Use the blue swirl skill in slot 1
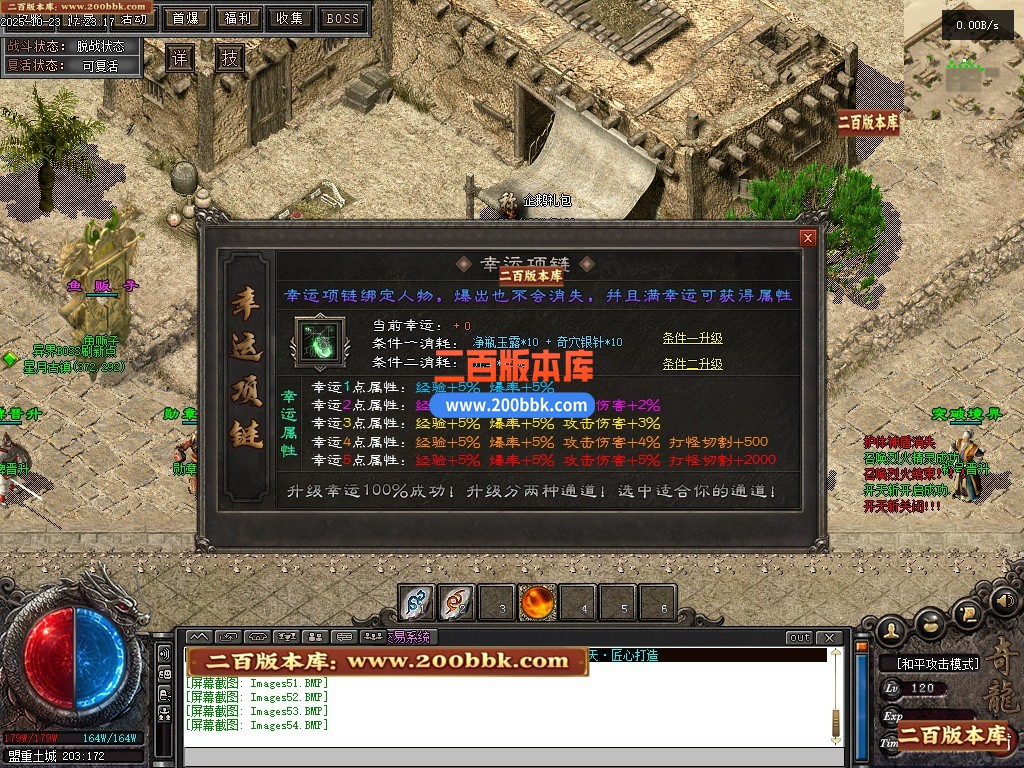 point(417,603)
